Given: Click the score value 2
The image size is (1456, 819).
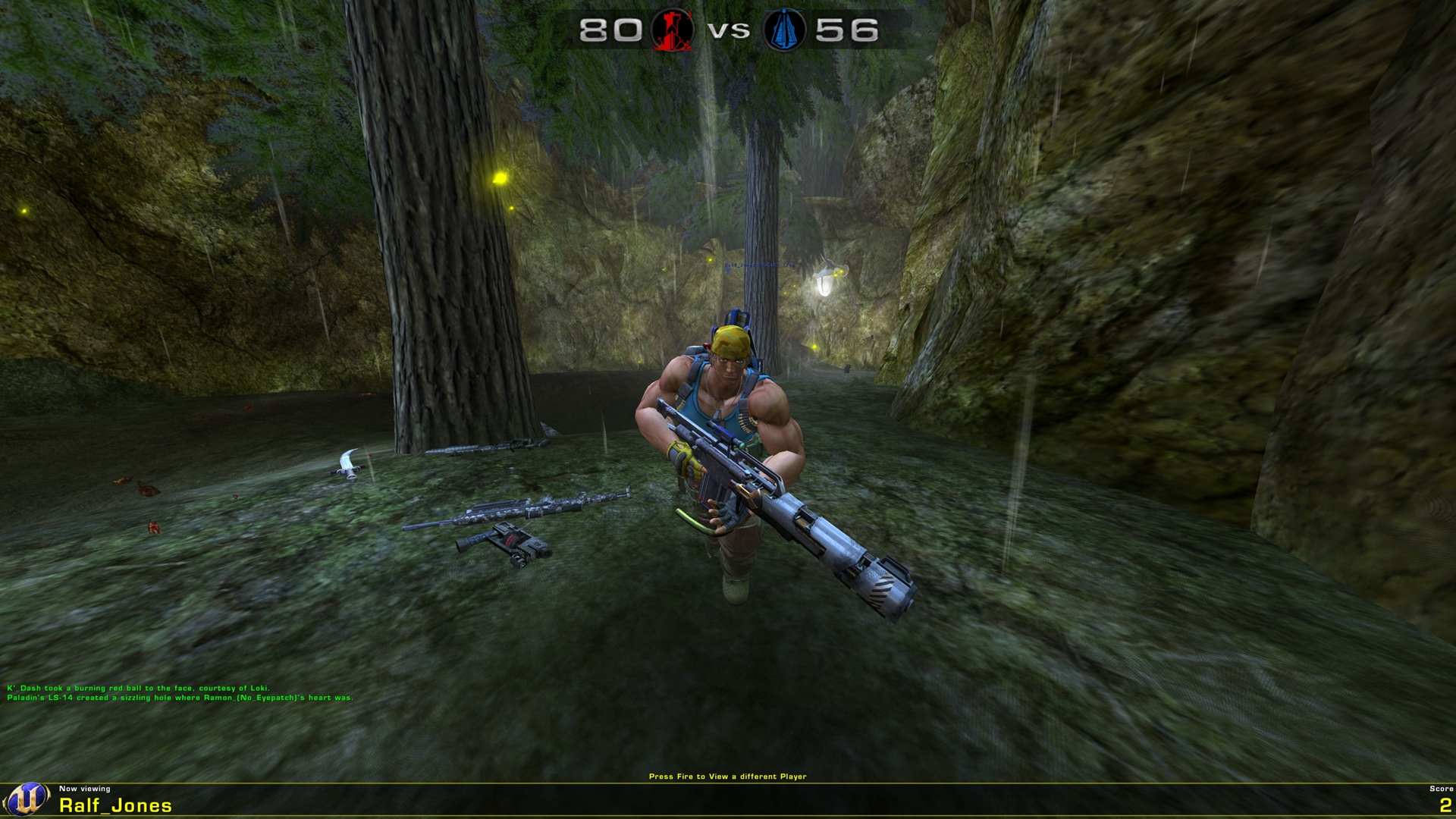Looking at the screenshot, I should pyautogui.click(x=1445, y=806).
